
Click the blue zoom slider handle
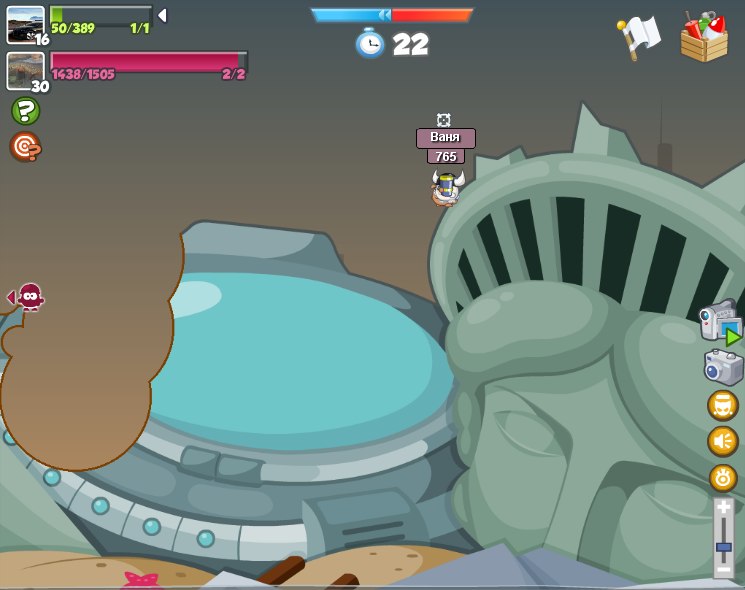(x=723, y=547)
